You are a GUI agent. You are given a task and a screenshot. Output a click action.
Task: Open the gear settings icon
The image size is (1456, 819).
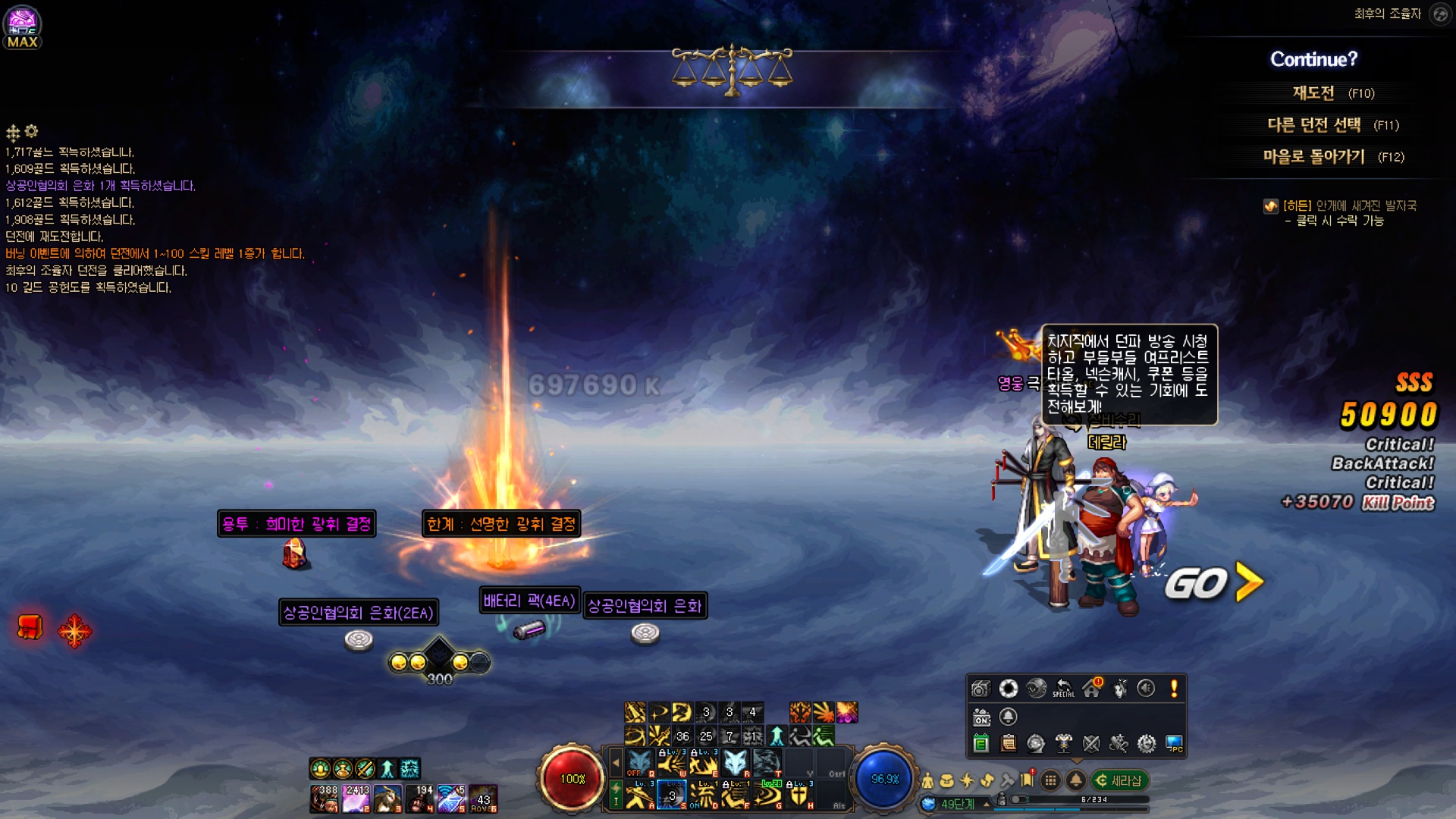1146,744
